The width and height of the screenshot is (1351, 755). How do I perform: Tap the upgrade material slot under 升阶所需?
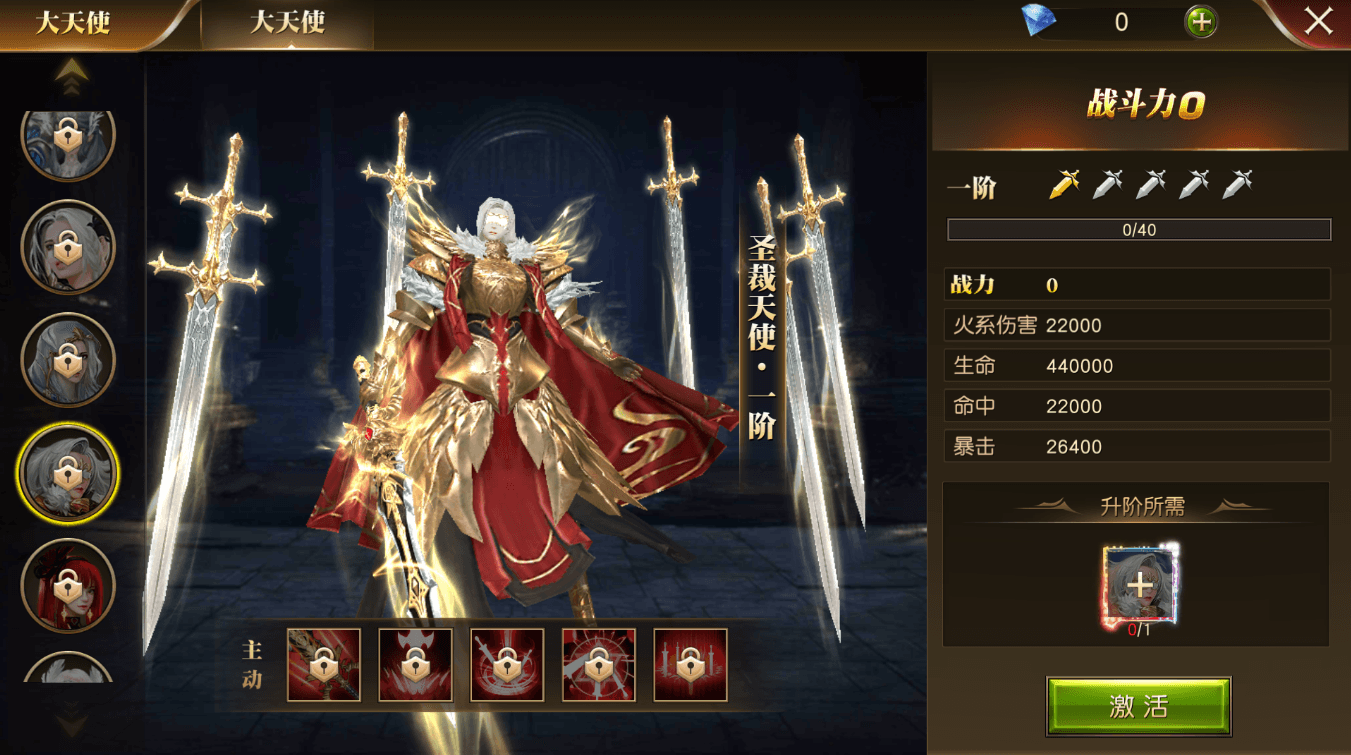(x=1138, y=585)
